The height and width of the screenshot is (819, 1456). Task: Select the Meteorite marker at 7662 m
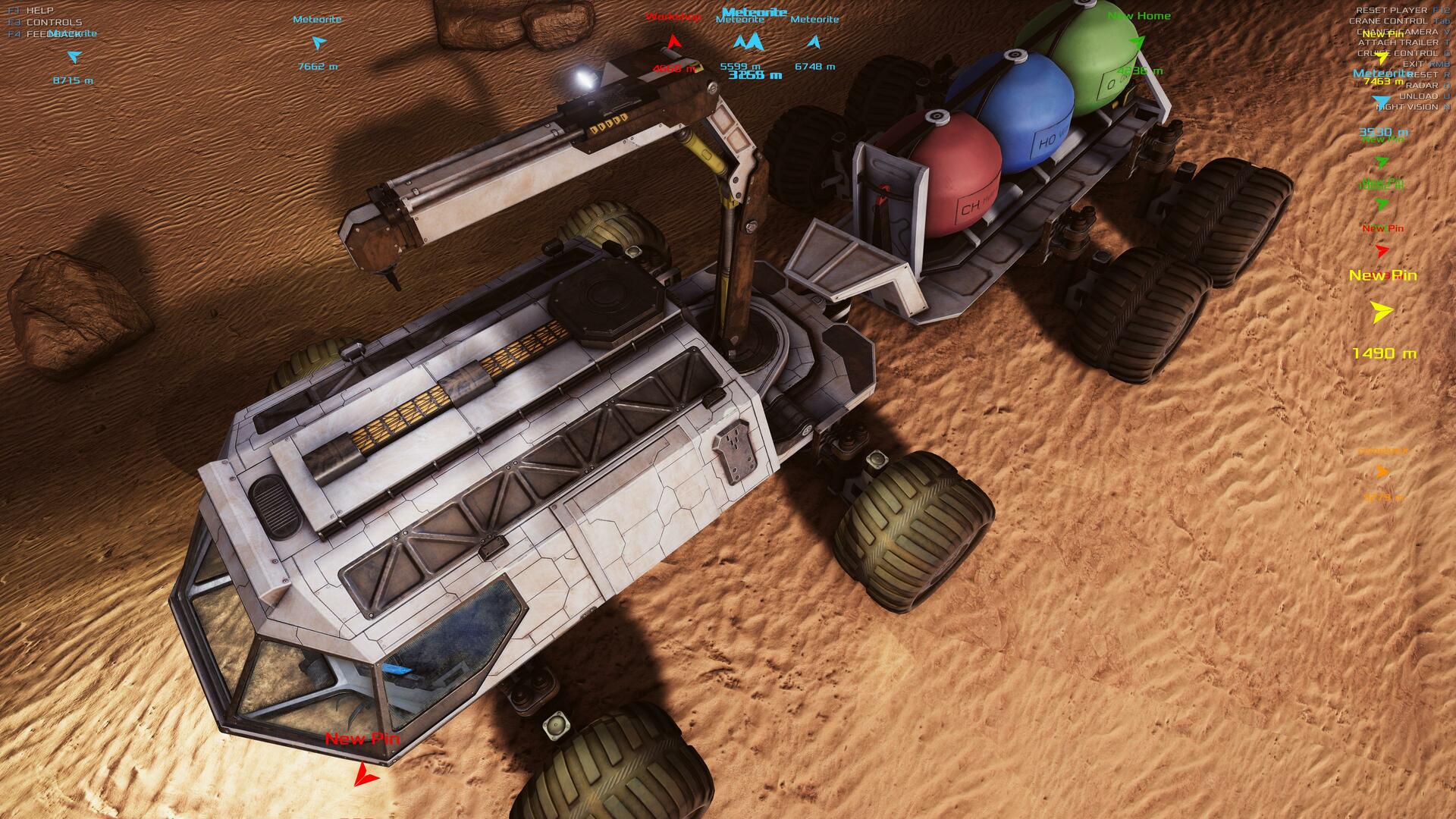coord(318,42)
